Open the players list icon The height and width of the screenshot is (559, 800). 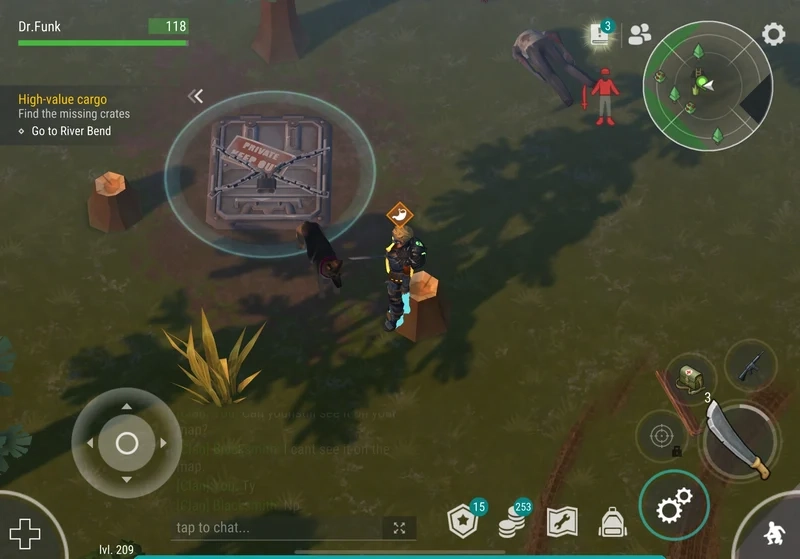click(639, 34)
